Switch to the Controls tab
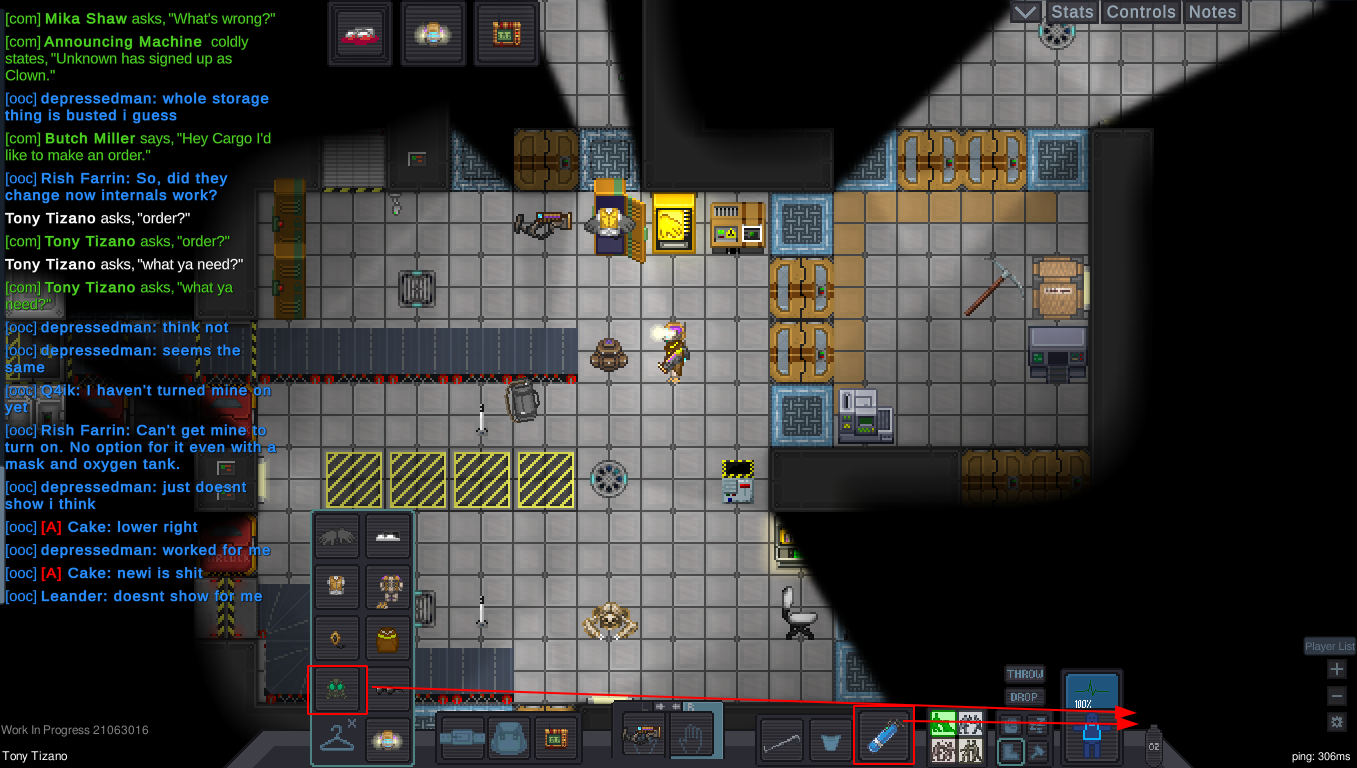 click(x=1140, y=12)
